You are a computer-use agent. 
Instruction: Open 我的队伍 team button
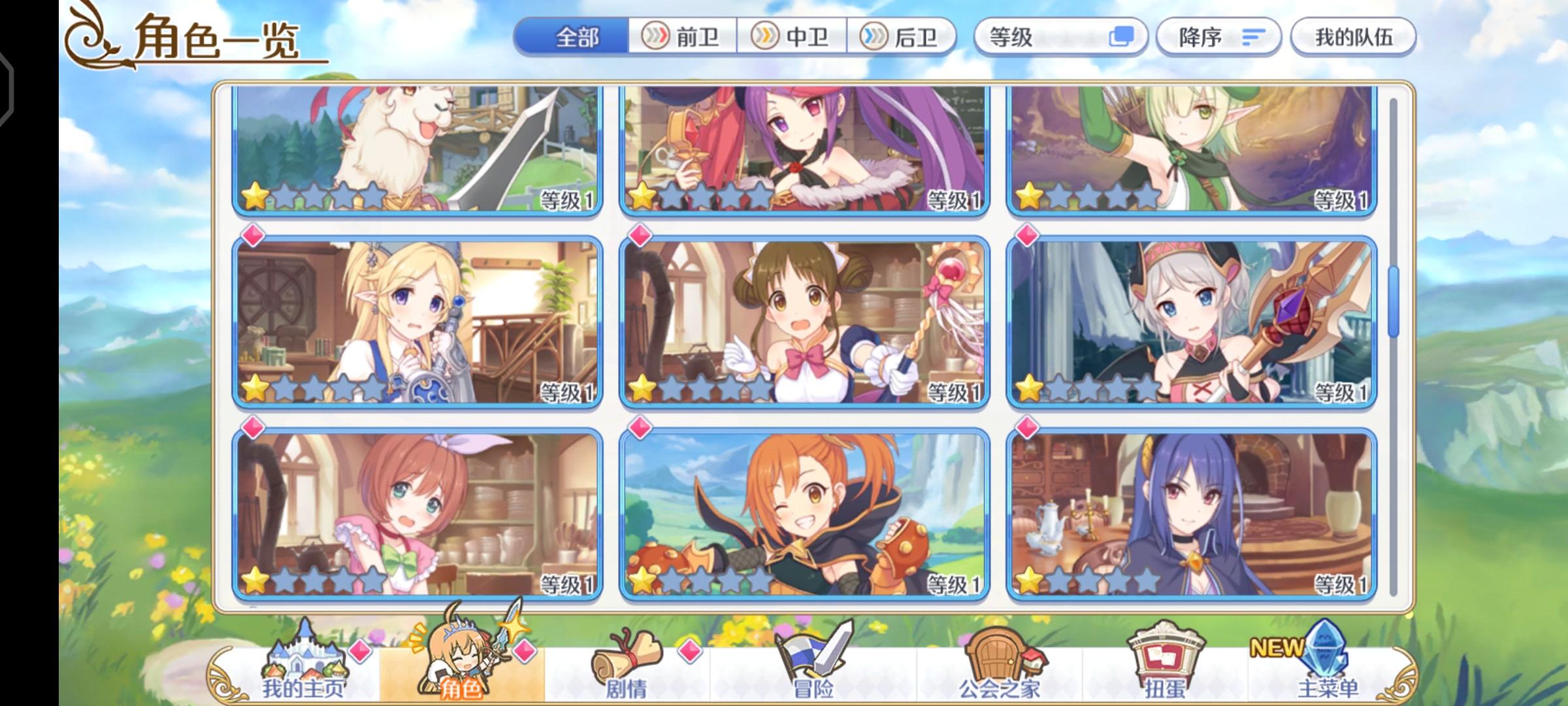pos(1352,38)
